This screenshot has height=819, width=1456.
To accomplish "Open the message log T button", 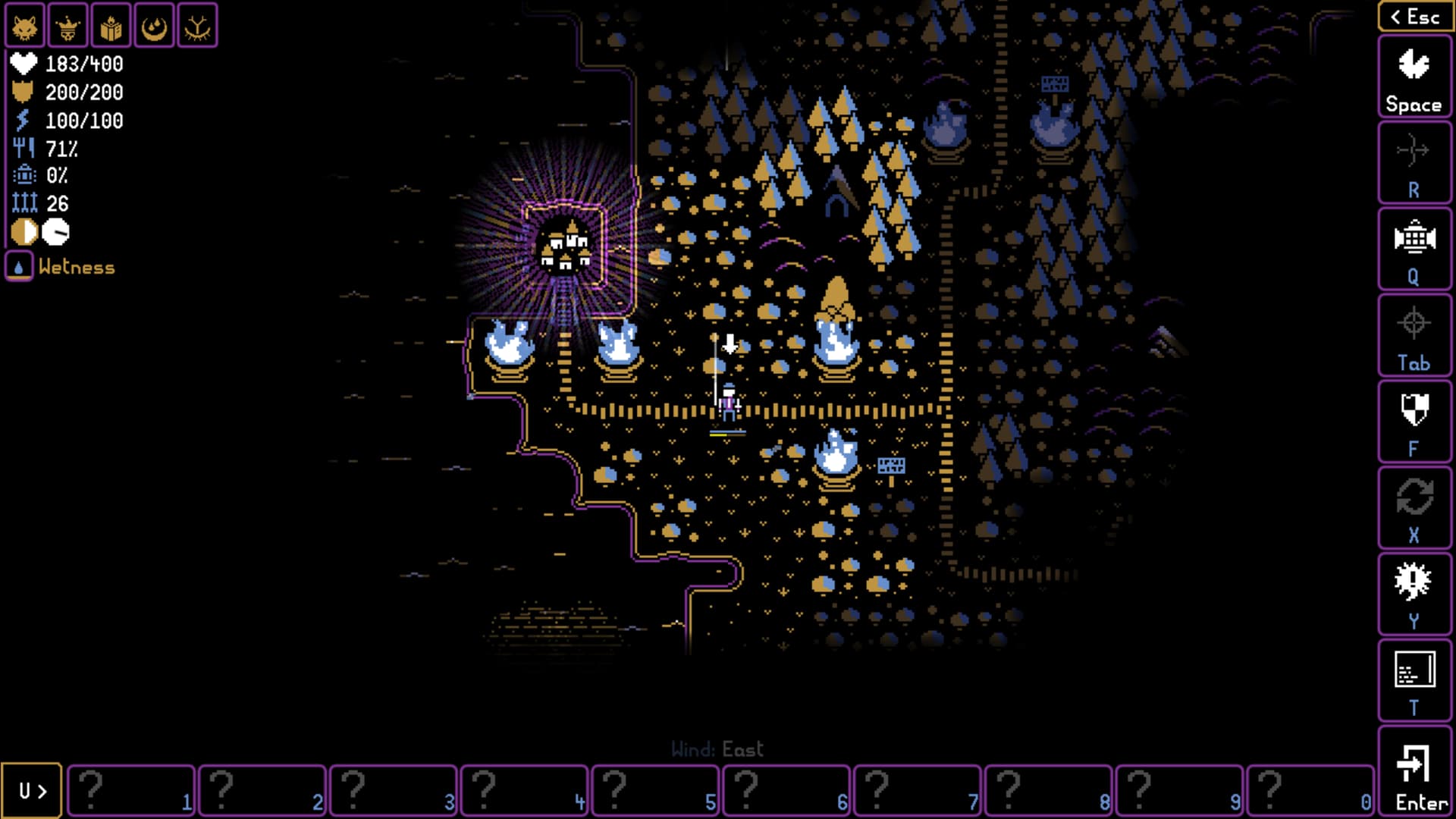I will pos(1414,682).
